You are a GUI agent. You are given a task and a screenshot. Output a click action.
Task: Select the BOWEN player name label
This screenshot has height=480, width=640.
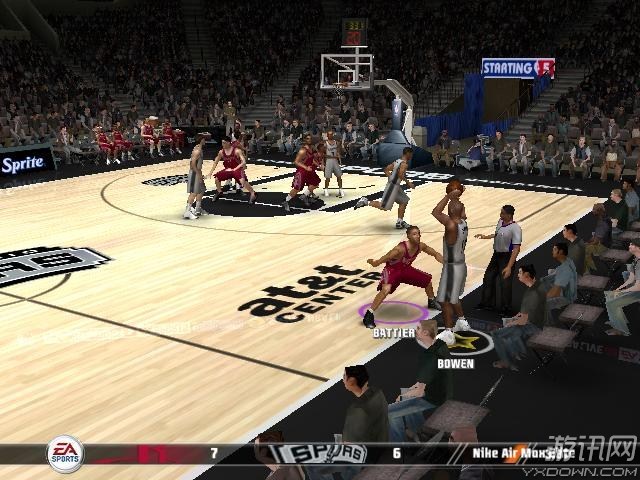(x=455, y=364)
